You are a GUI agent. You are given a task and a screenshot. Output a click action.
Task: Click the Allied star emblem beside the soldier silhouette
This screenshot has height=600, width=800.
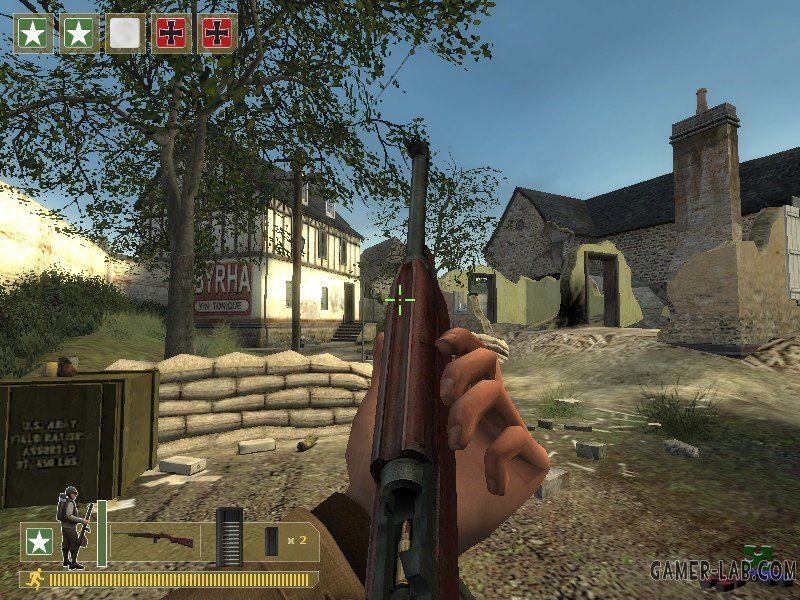pyautogui.click(x=39, y=542)
